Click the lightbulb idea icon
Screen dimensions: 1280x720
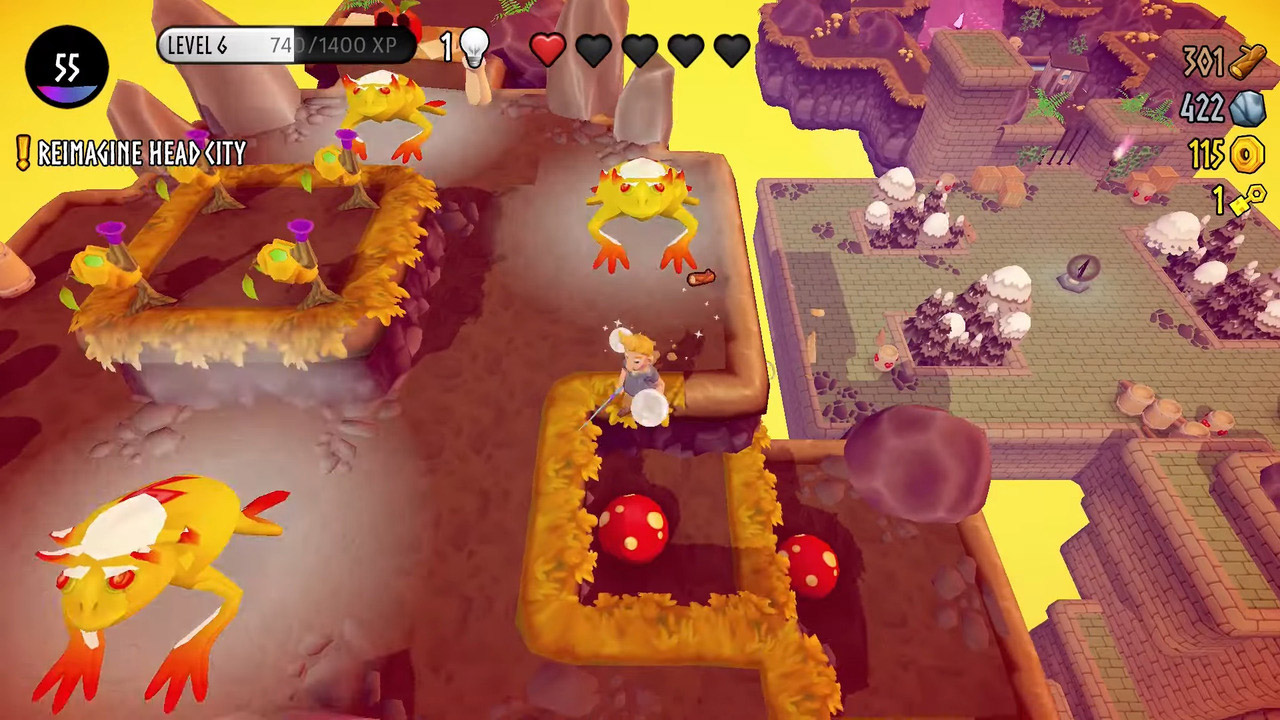click(x=475, y=46)
